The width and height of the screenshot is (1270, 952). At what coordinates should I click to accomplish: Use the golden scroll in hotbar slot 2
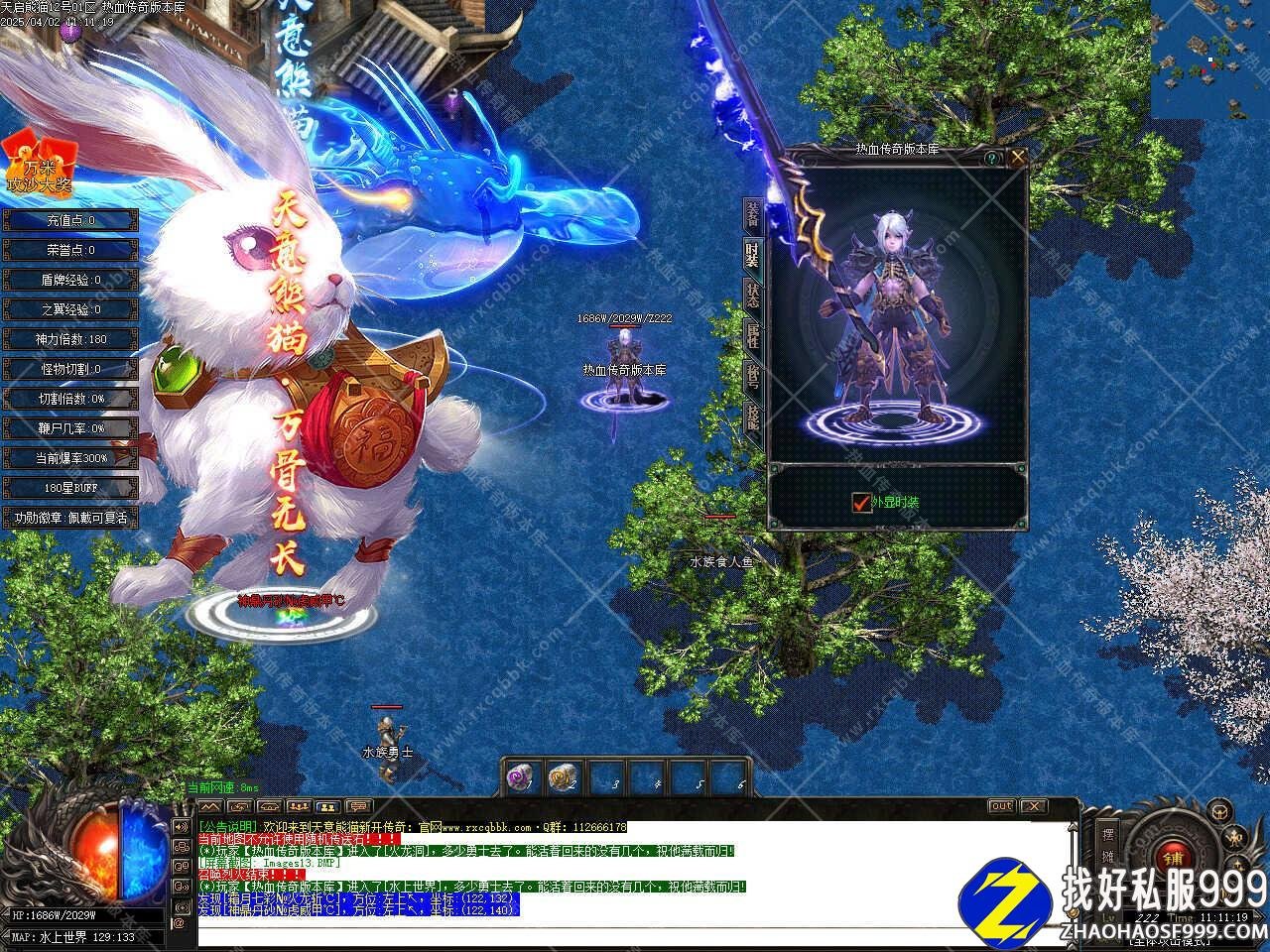click(x=563, y=776)
